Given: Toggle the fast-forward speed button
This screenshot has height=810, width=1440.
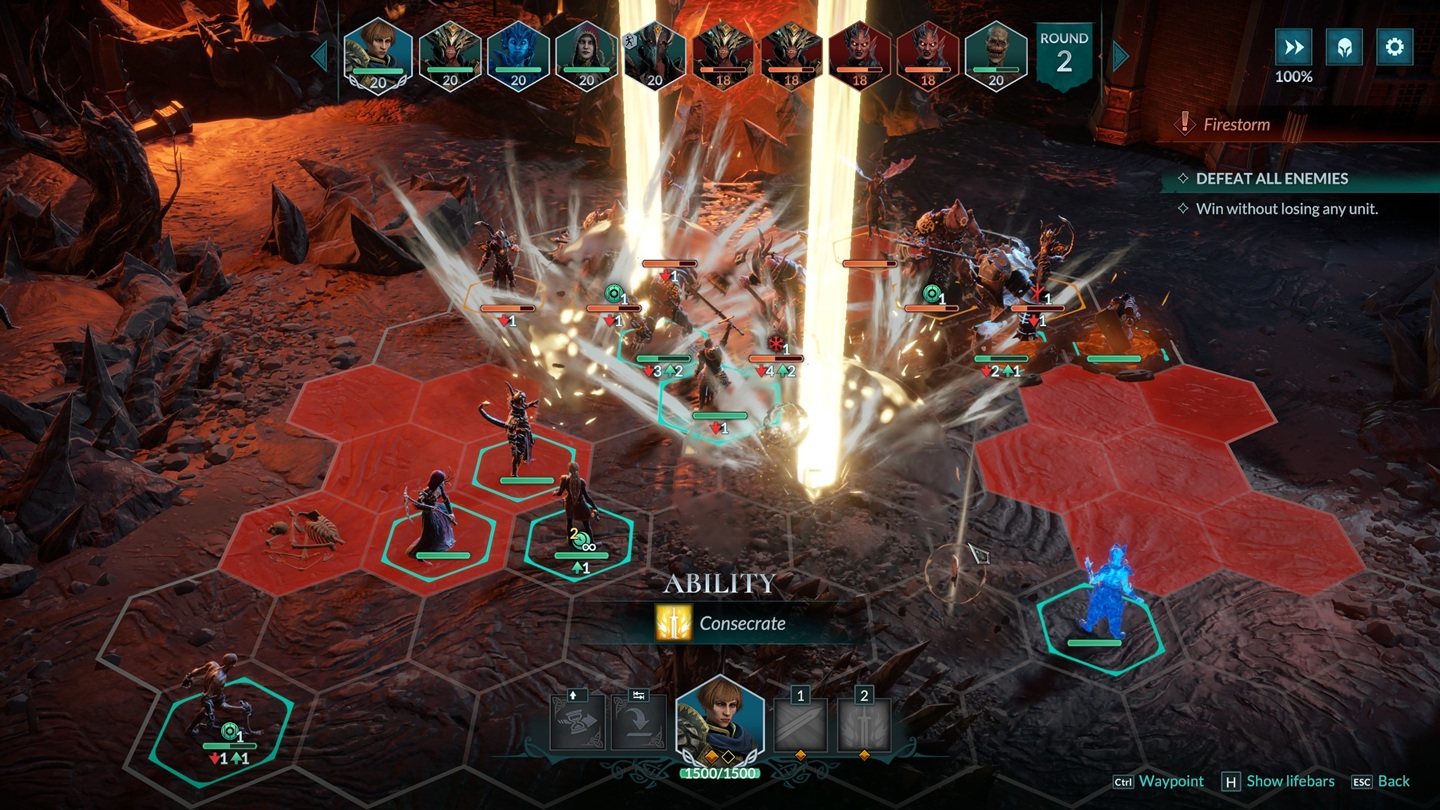Looking at the screenshot, I should (x=1293, y=47).
